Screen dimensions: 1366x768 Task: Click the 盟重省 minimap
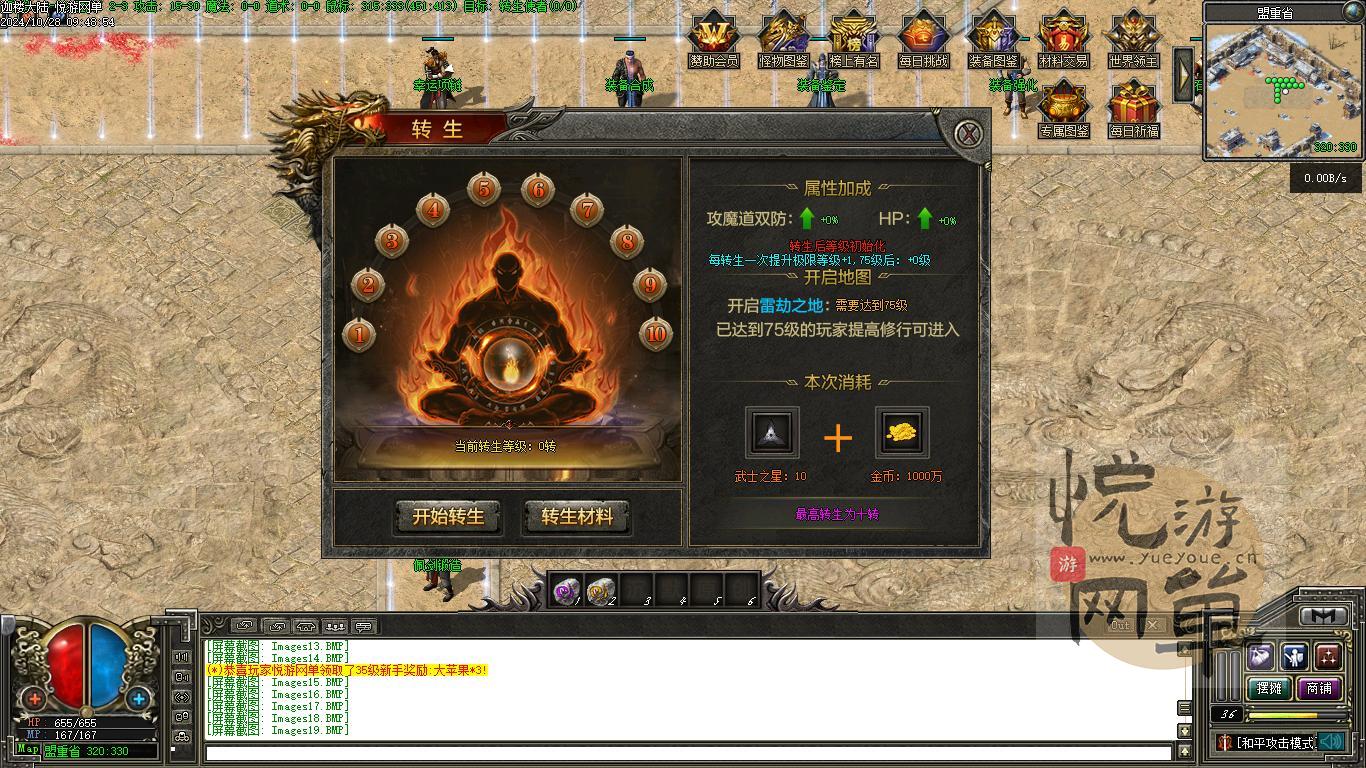tap(1281, 90)
